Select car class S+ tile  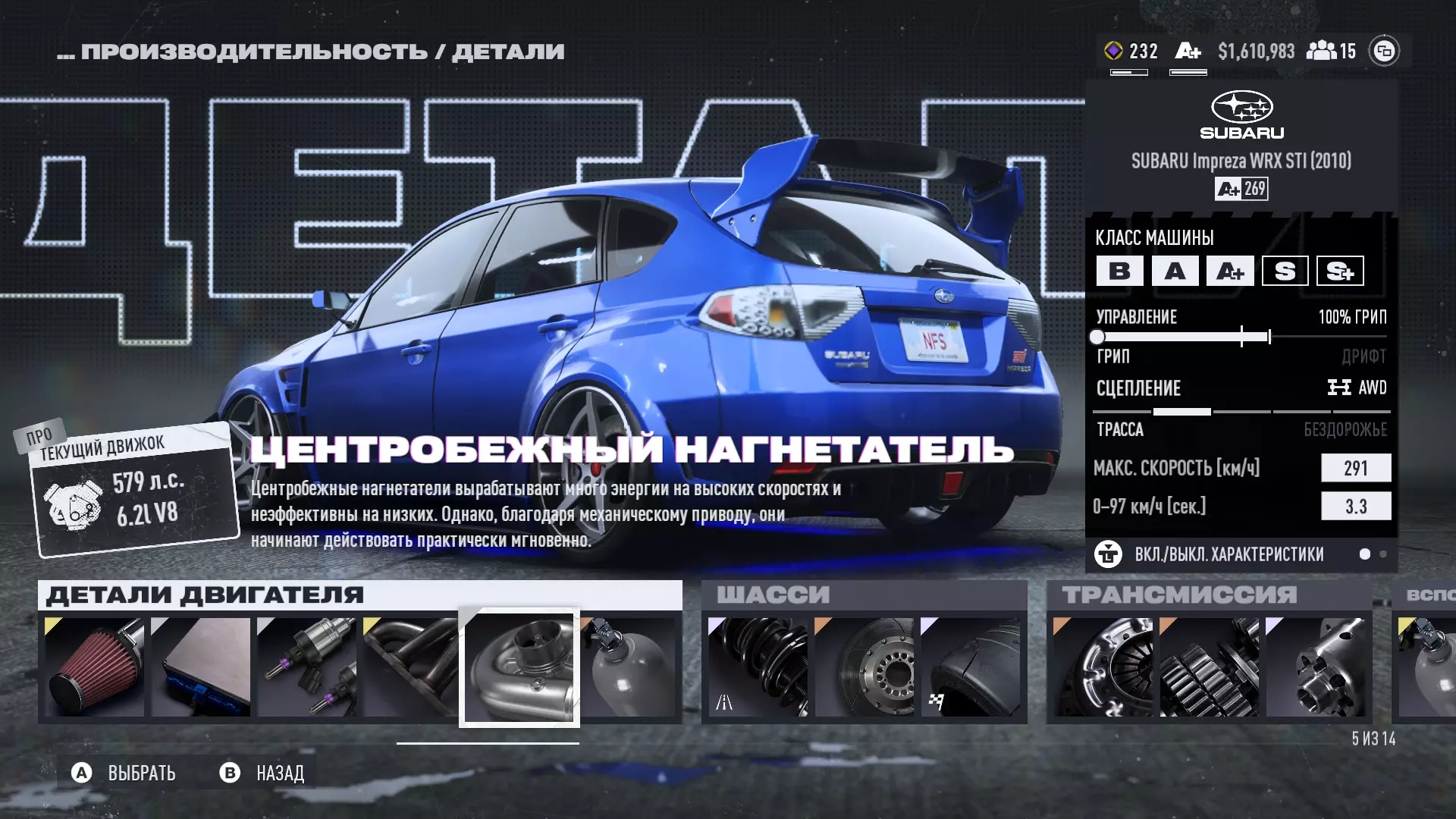(x=1340, y=271)
